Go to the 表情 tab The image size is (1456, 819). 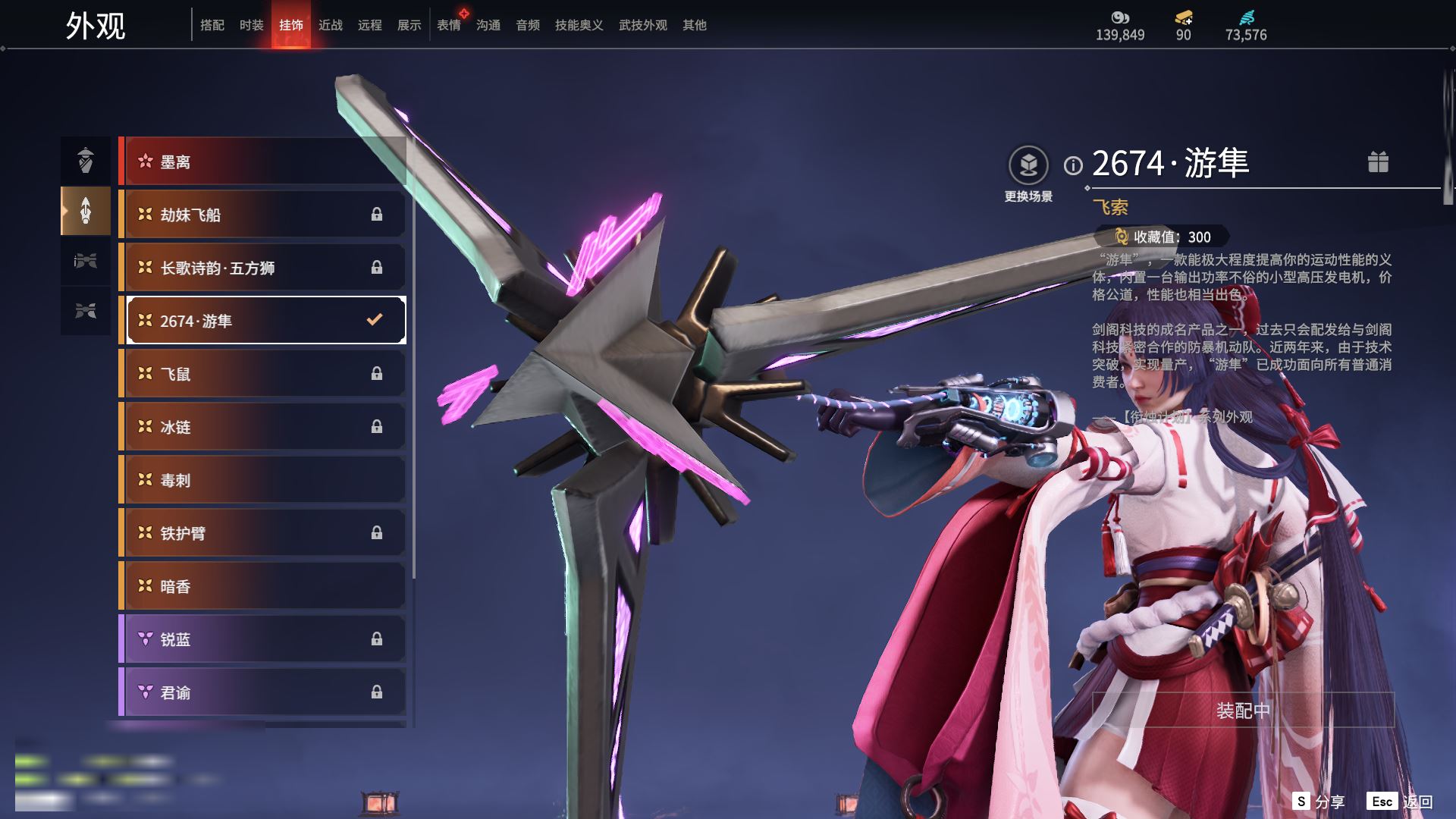point(448,25)
